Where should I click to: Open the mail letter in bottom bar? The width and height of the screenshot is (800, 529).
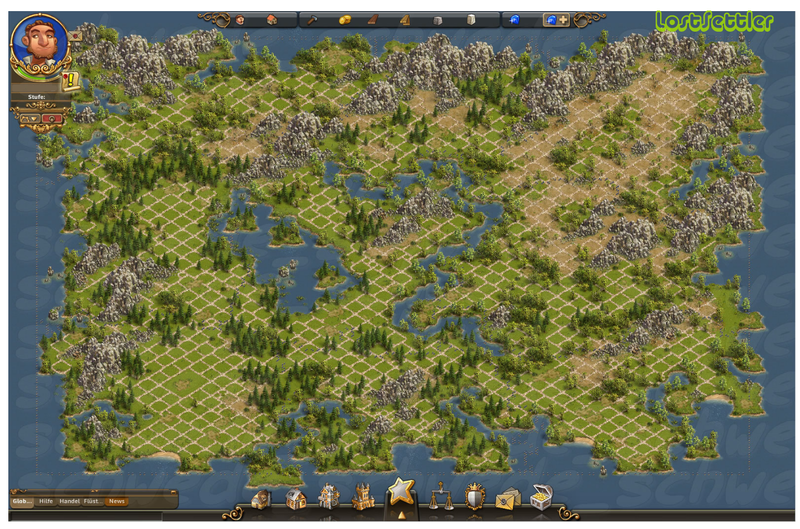point(508,498)
